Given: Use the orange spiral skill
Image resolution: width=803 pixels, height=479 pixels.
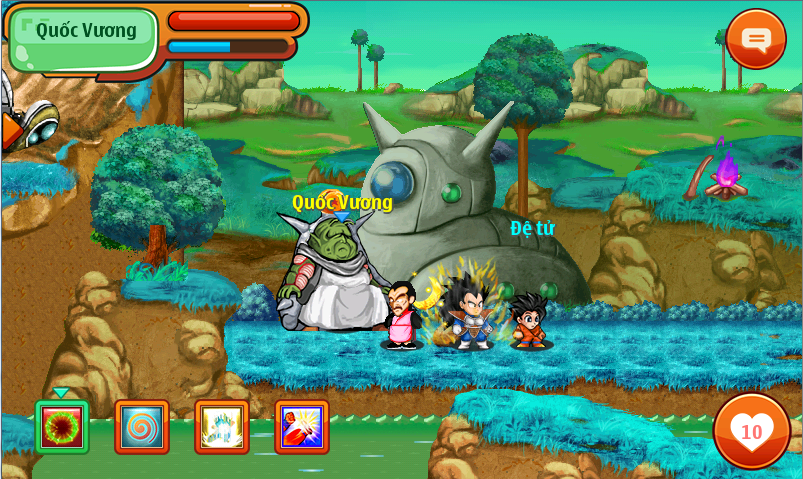Looking at the screenshot, I should click(x=142, y=427).
